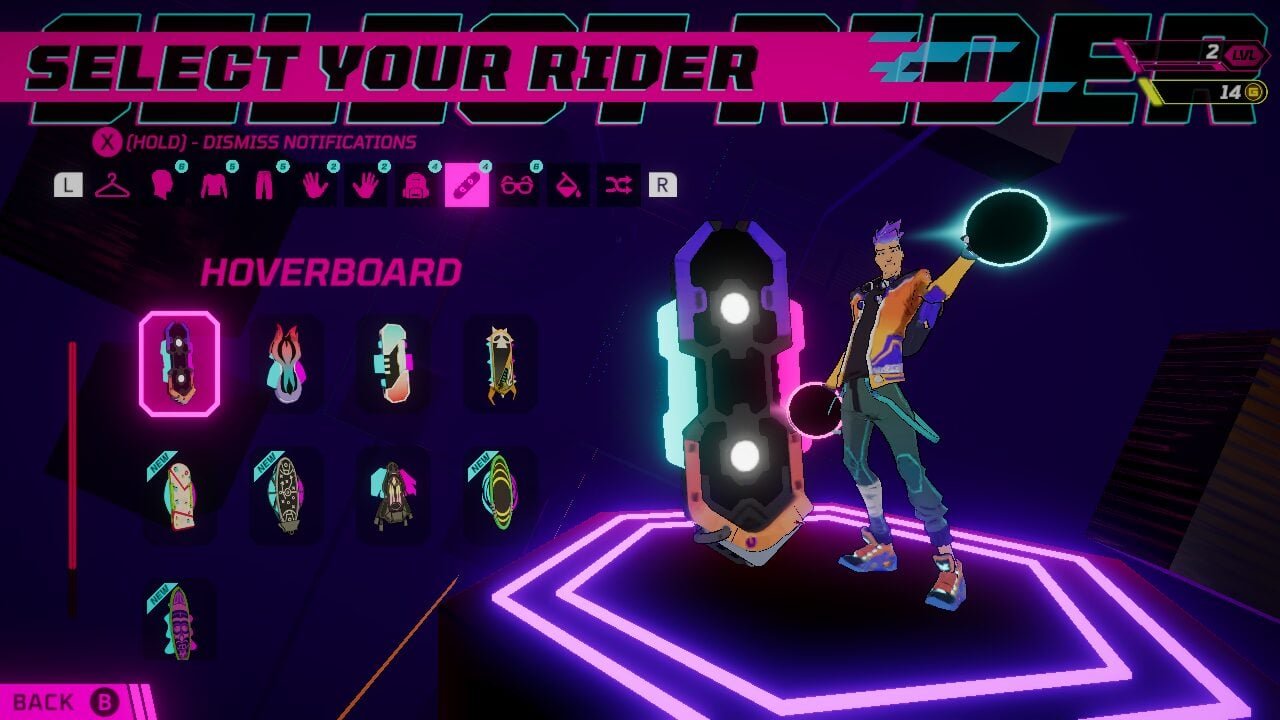Image resolution: width=1280 pixels, height=720 pixels.
Task: Switch to the glasses category tab
Action: (517, 185)
